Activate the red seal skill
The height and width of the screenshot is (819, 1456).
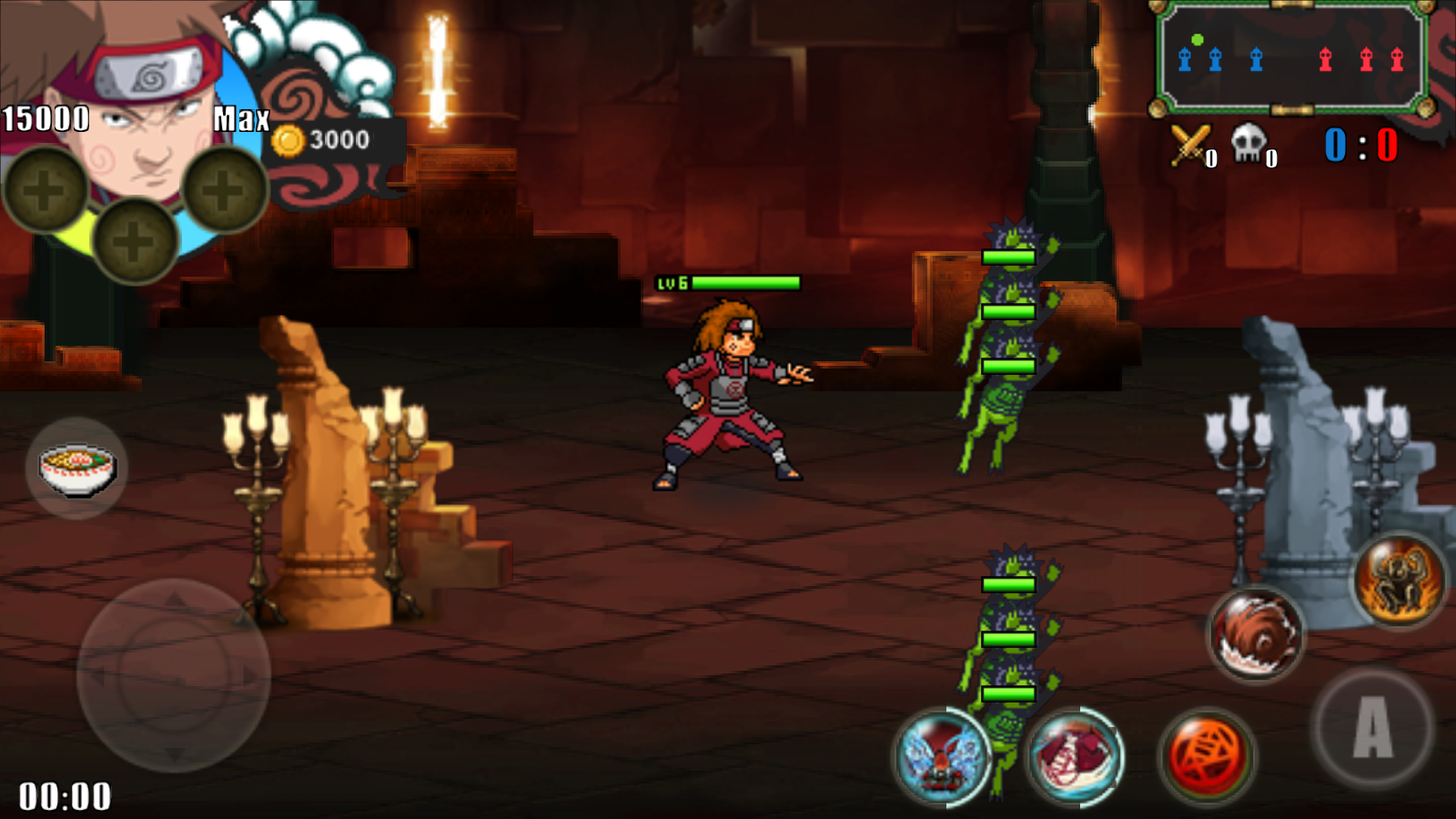(1208, 757)
